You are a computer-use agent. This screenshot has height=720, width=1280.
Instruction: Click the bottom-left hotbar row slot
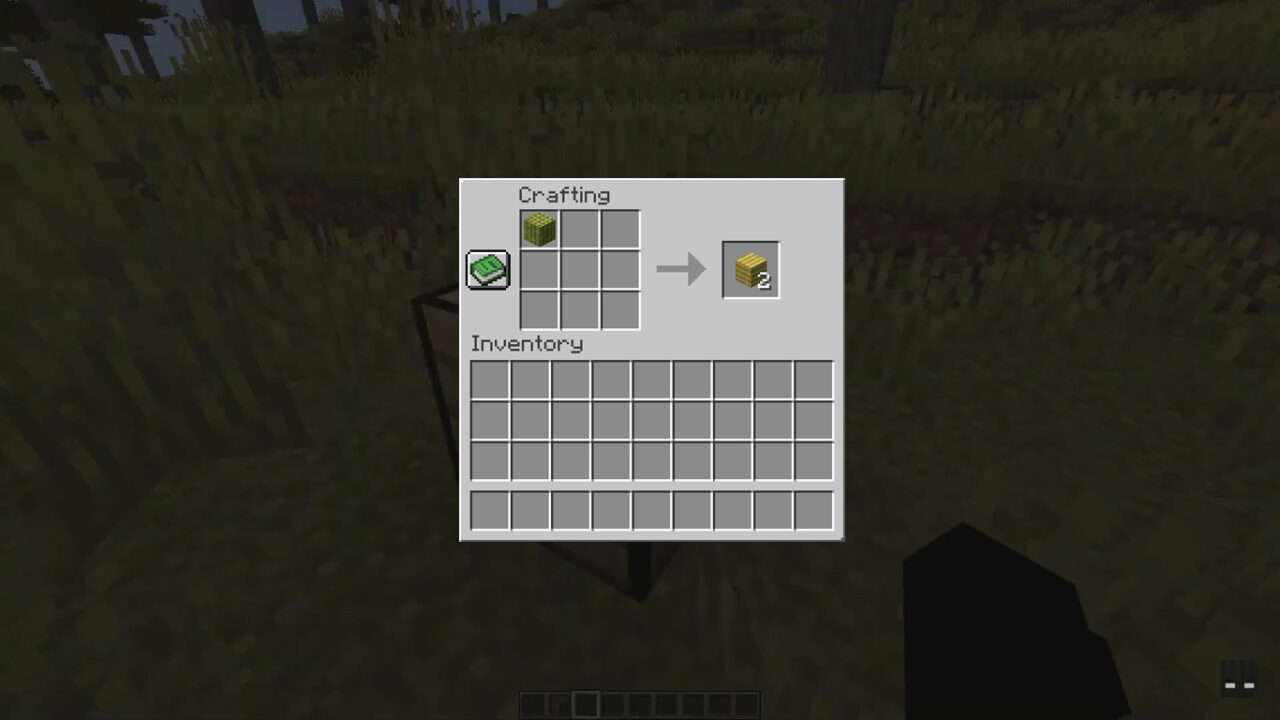tap(489, 510)
